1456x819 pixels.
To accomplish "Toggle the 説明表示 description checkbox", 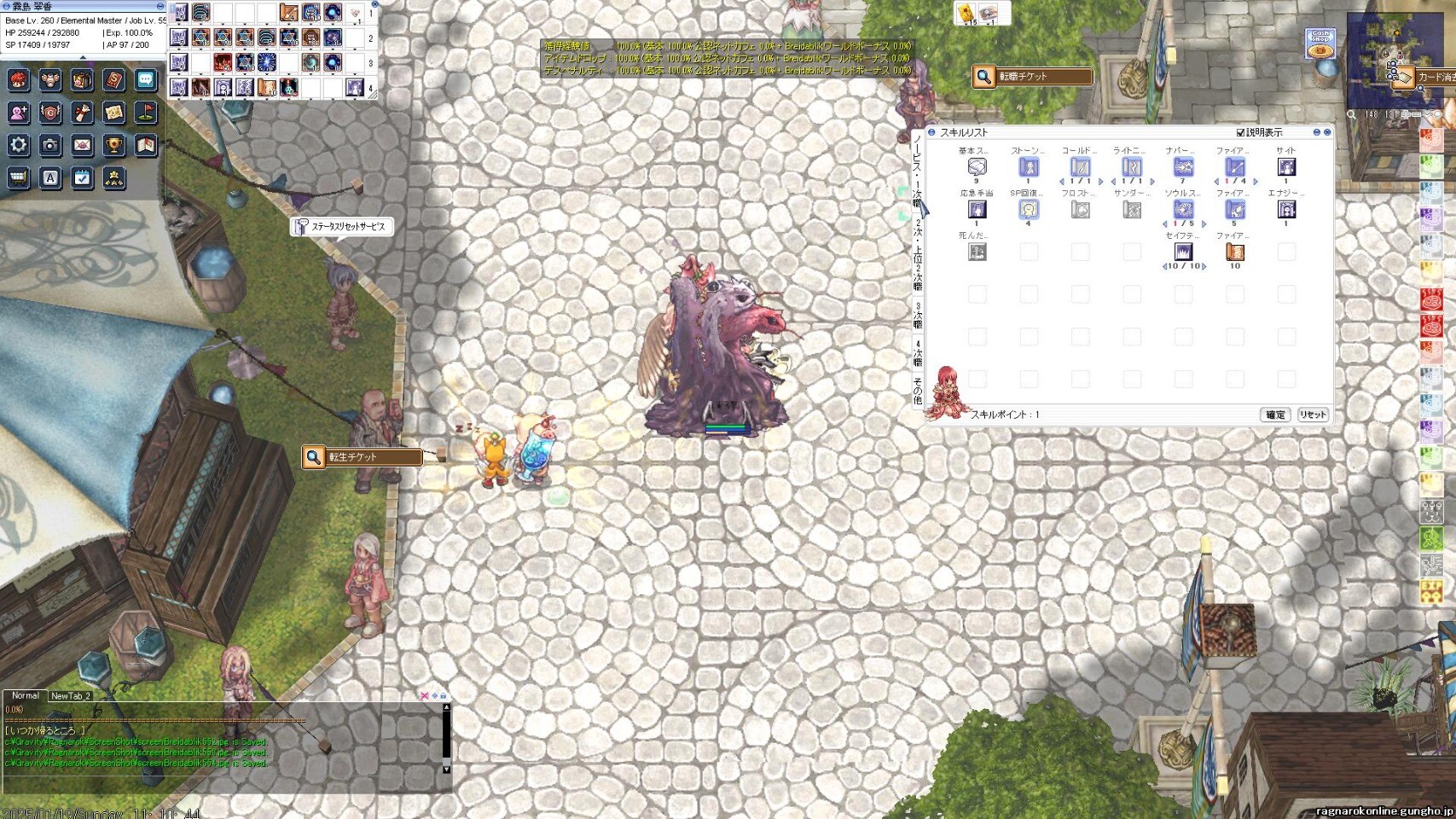I will (x=1241, y=132).
